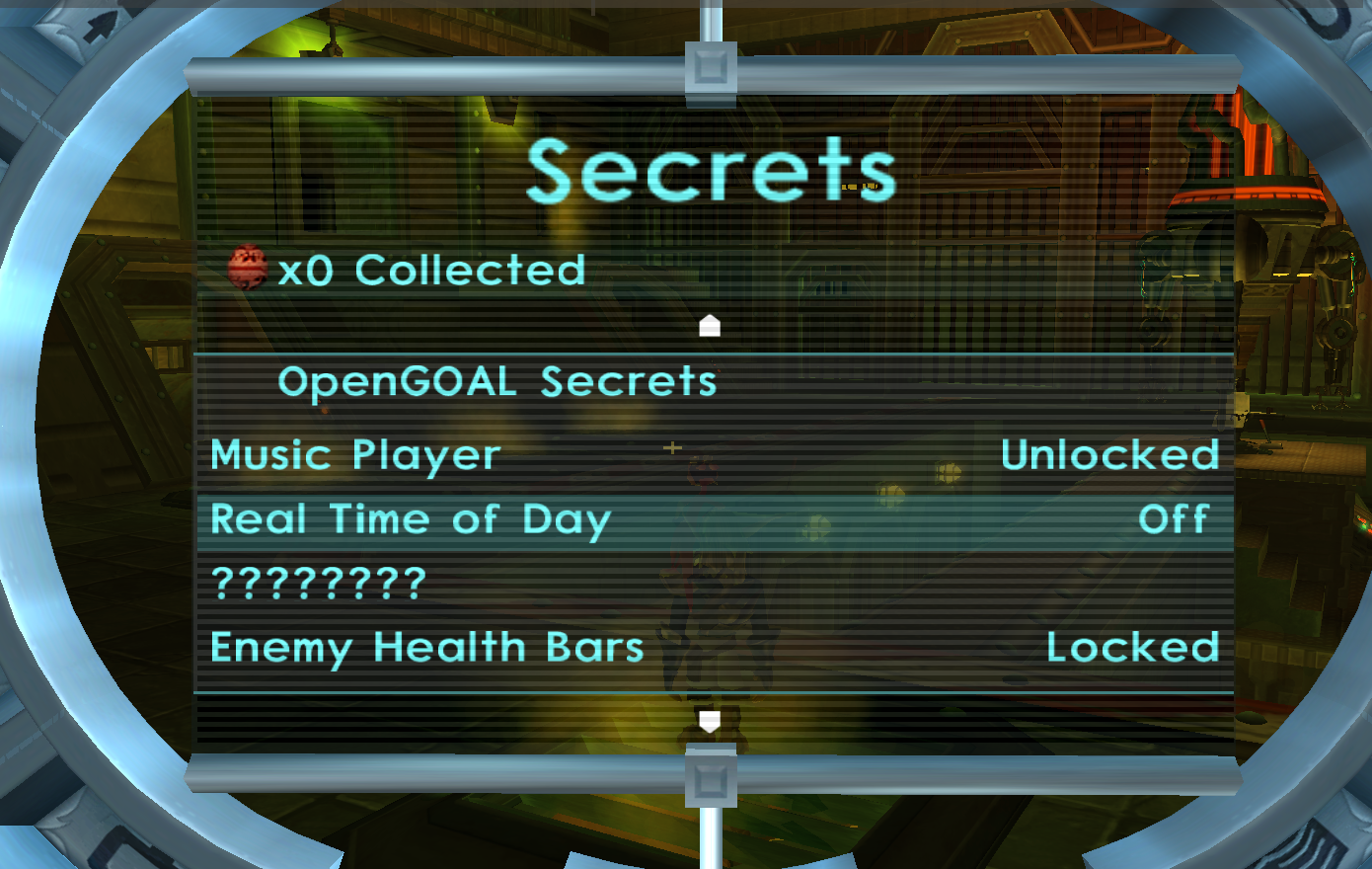The image size is (1372, 869).
Task: Click the down scroll arrow indicator
Action: [x=709, y=722]
